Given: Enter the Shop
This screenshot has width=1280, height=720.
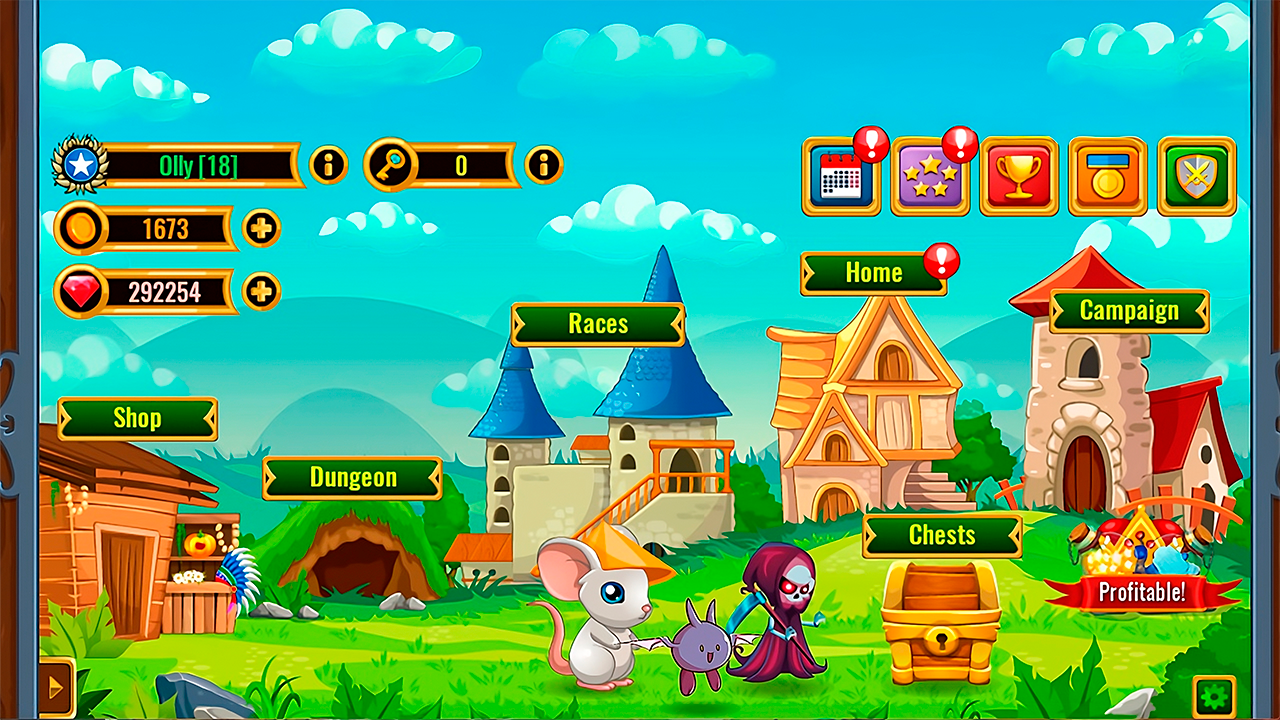Looking at the screenshot, I should pyautogui.click(x=137, y=419).
